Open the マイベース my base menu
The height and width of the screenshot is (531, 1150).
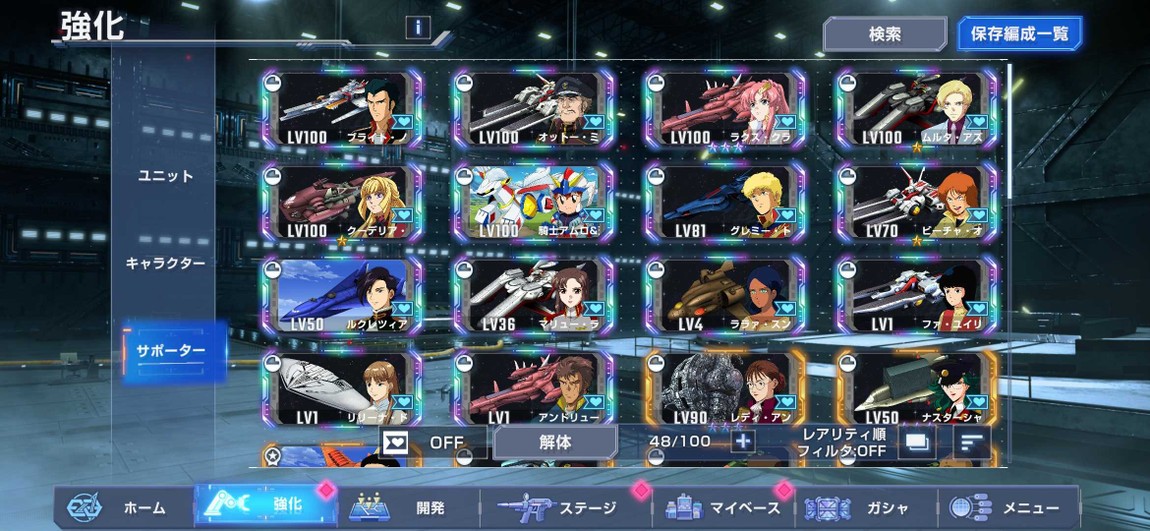click(724, 508)
